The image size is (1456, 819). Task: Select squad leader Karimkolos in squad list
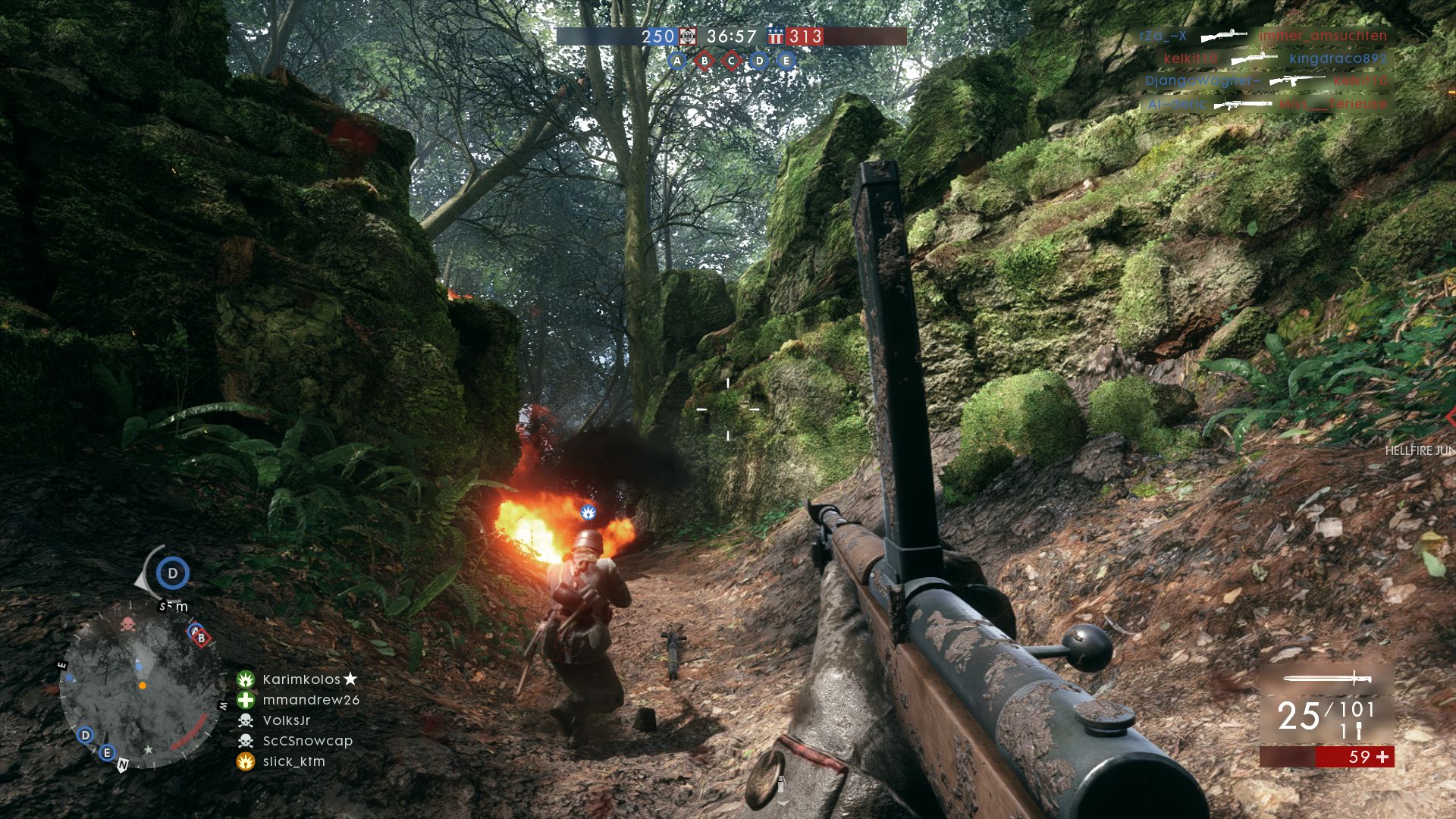pos(301,679)
